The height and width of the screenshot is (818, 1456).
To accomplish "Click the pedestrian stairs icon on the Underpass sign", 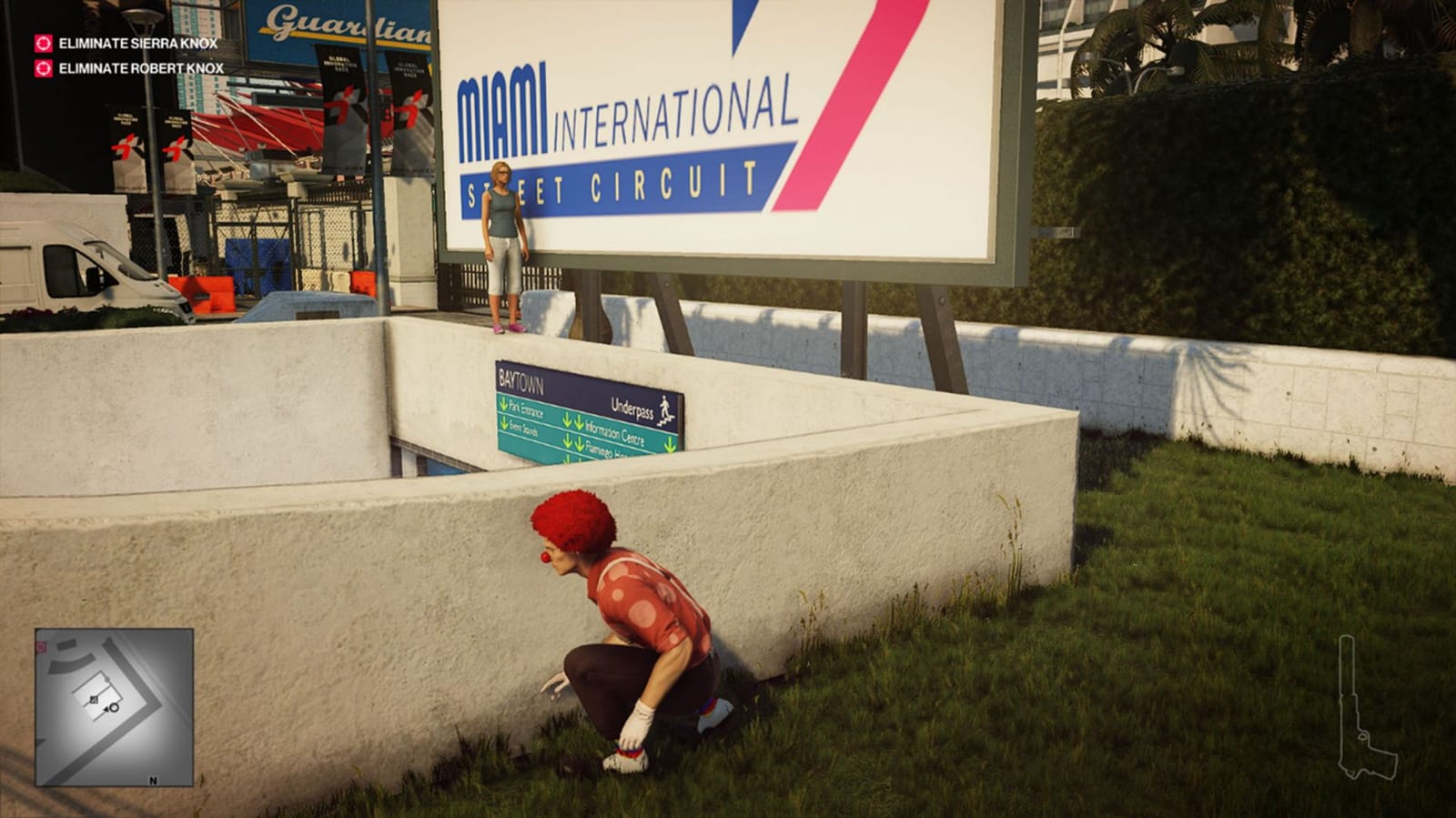I will click(665, 410).
